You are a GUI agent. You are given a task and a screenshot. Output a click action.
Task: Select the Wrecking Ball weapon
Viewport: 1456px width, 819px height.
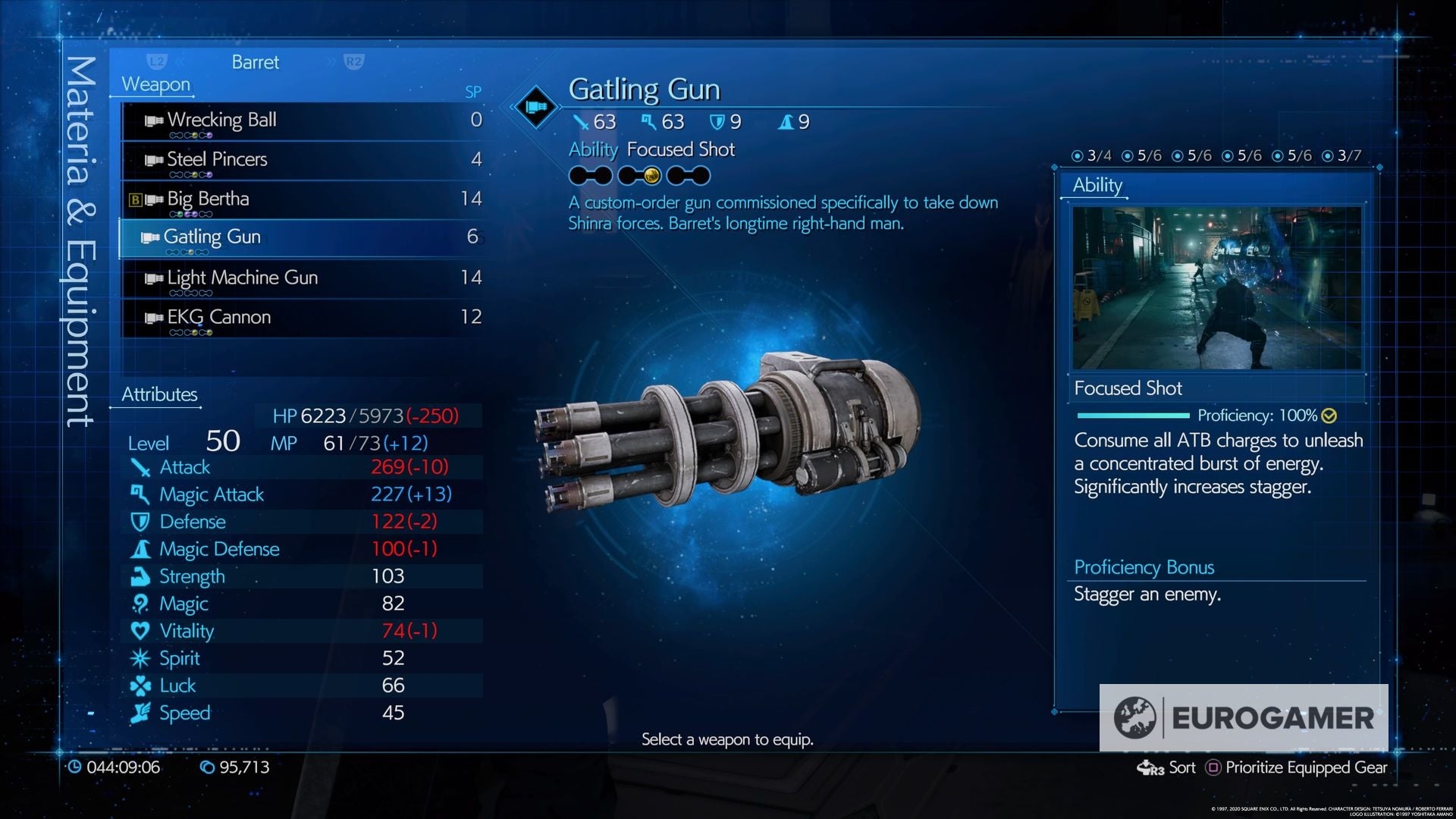point(303,121)
